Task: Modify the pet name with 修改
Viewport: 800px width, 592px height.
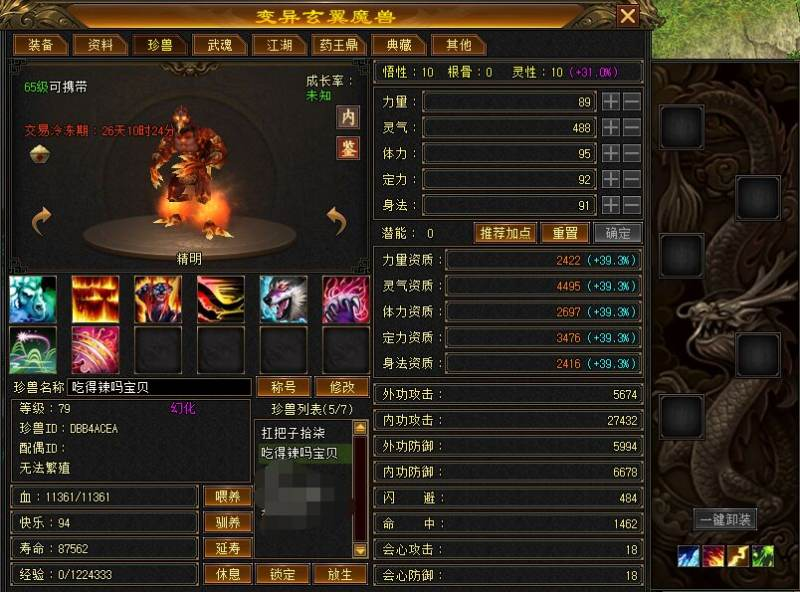Action: tap(342, 387)
